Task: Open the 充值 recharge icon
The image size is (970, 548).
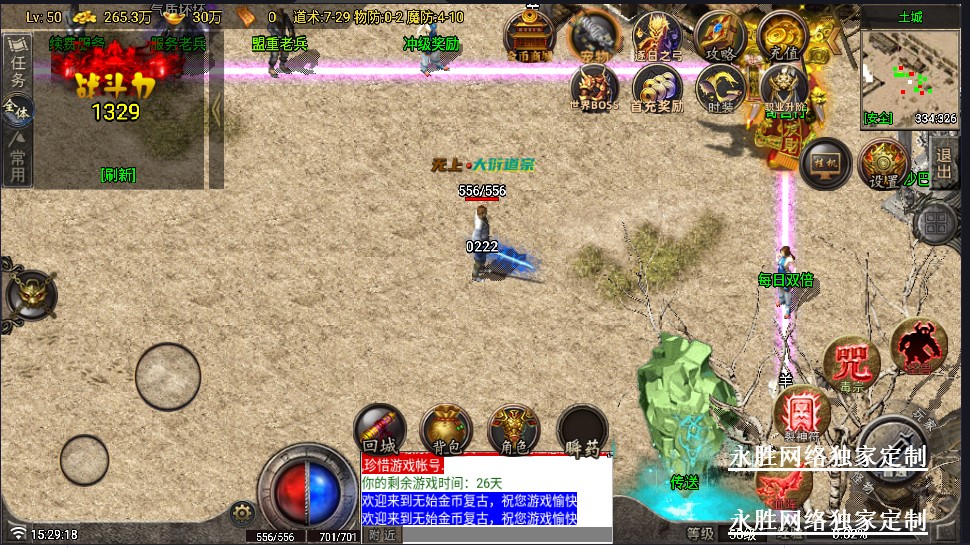Action: click(782, 36)
